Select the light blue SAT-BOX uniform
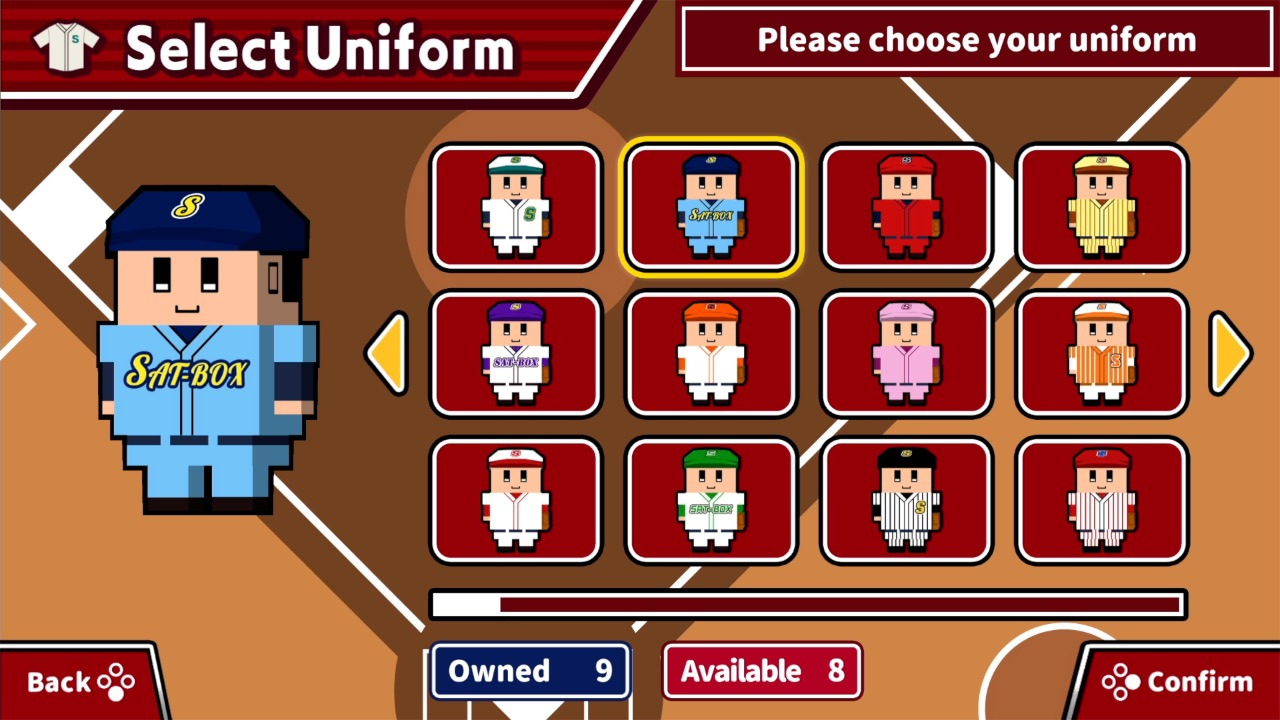Screen dimensions: 1280x720 point(711,207)
